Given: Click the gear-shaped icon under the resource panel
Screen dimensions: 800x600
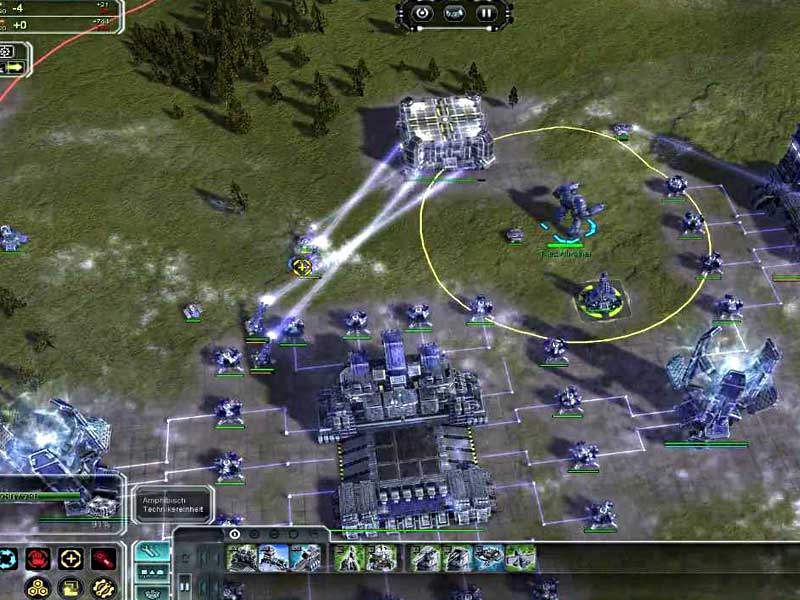Looking at the screenshot, I should (7, 51).
